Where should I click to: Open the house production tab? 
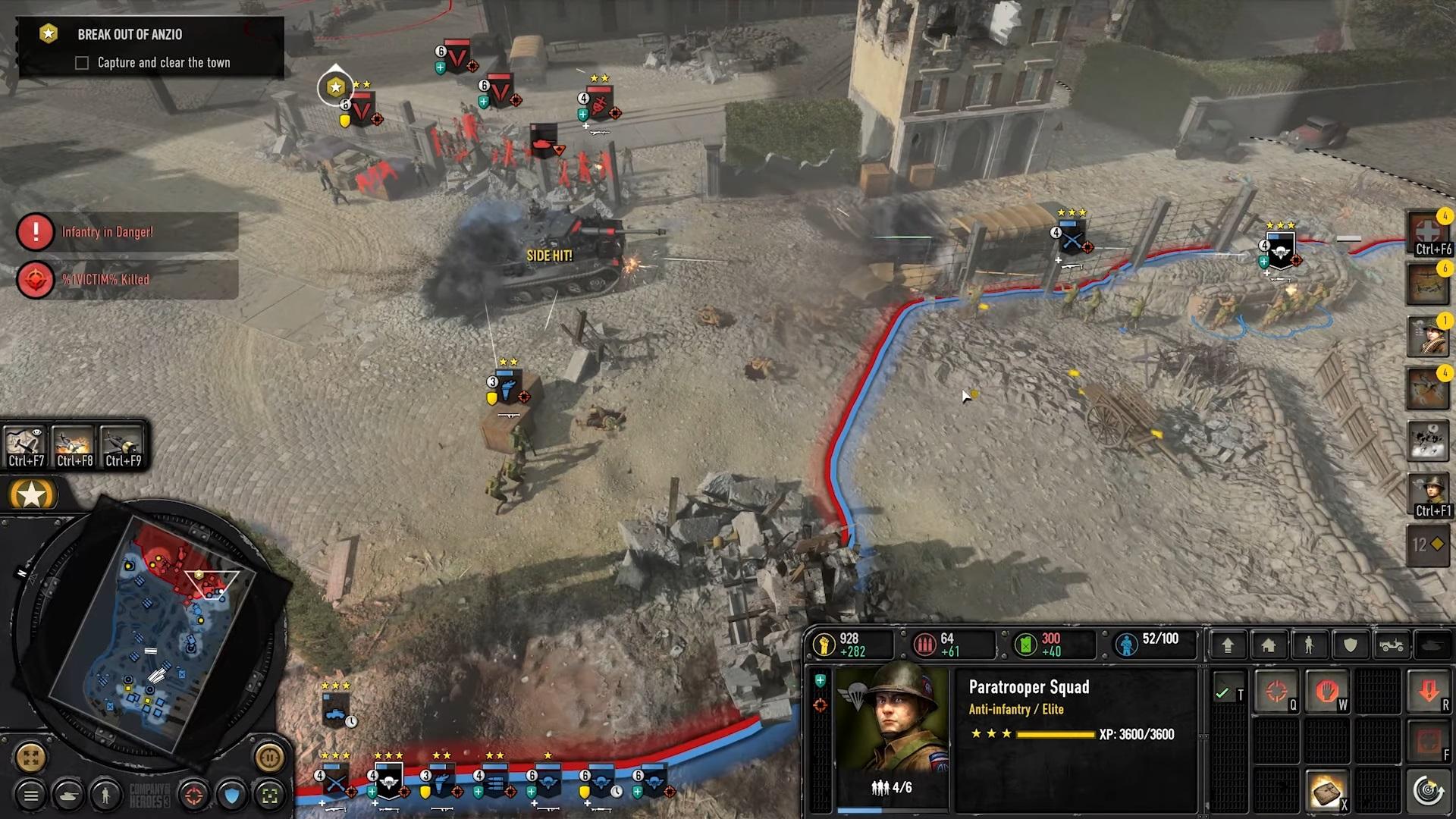click(x=1269, y=645)
